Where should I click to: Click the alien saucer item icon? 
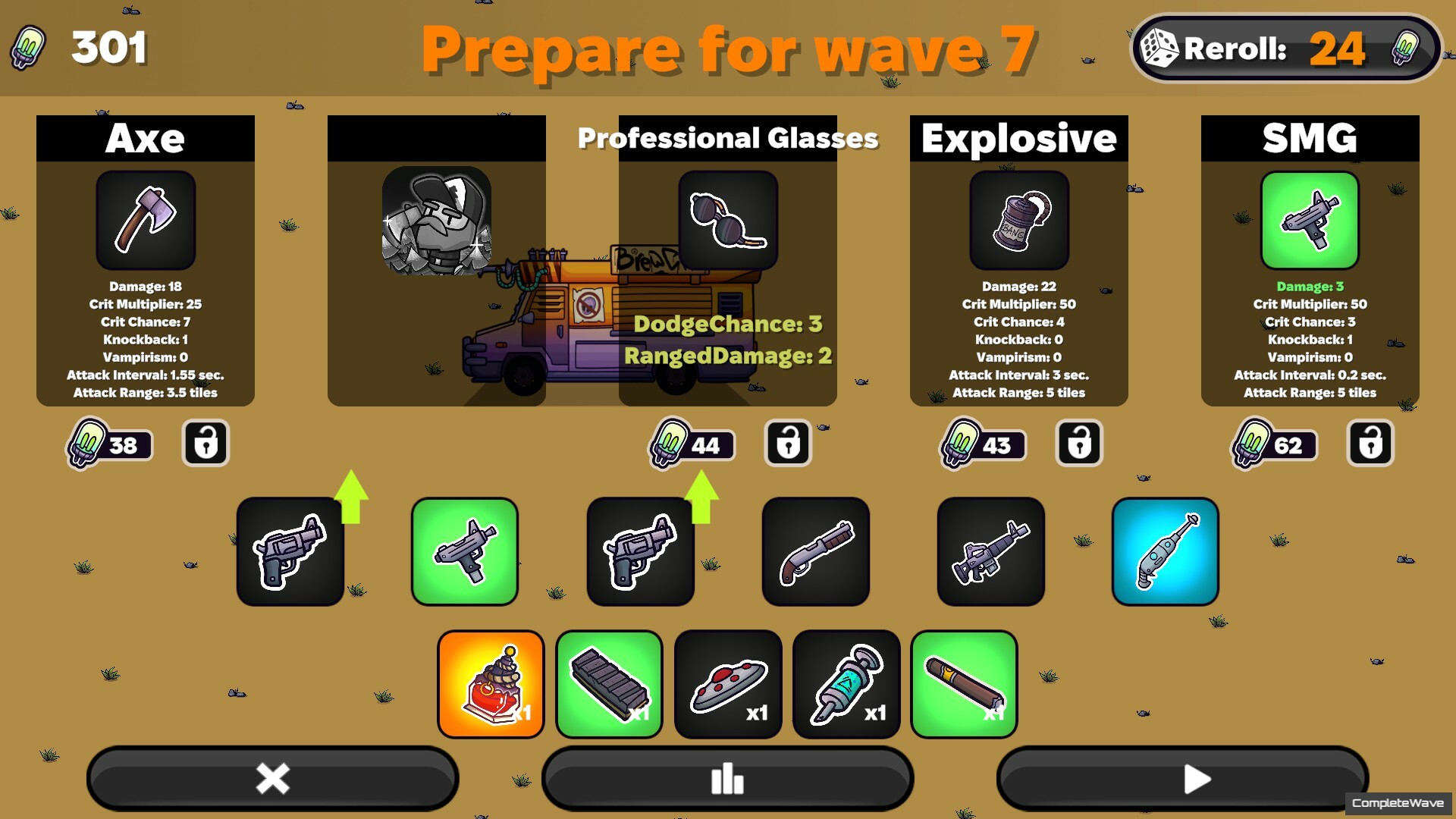(727, 682)
